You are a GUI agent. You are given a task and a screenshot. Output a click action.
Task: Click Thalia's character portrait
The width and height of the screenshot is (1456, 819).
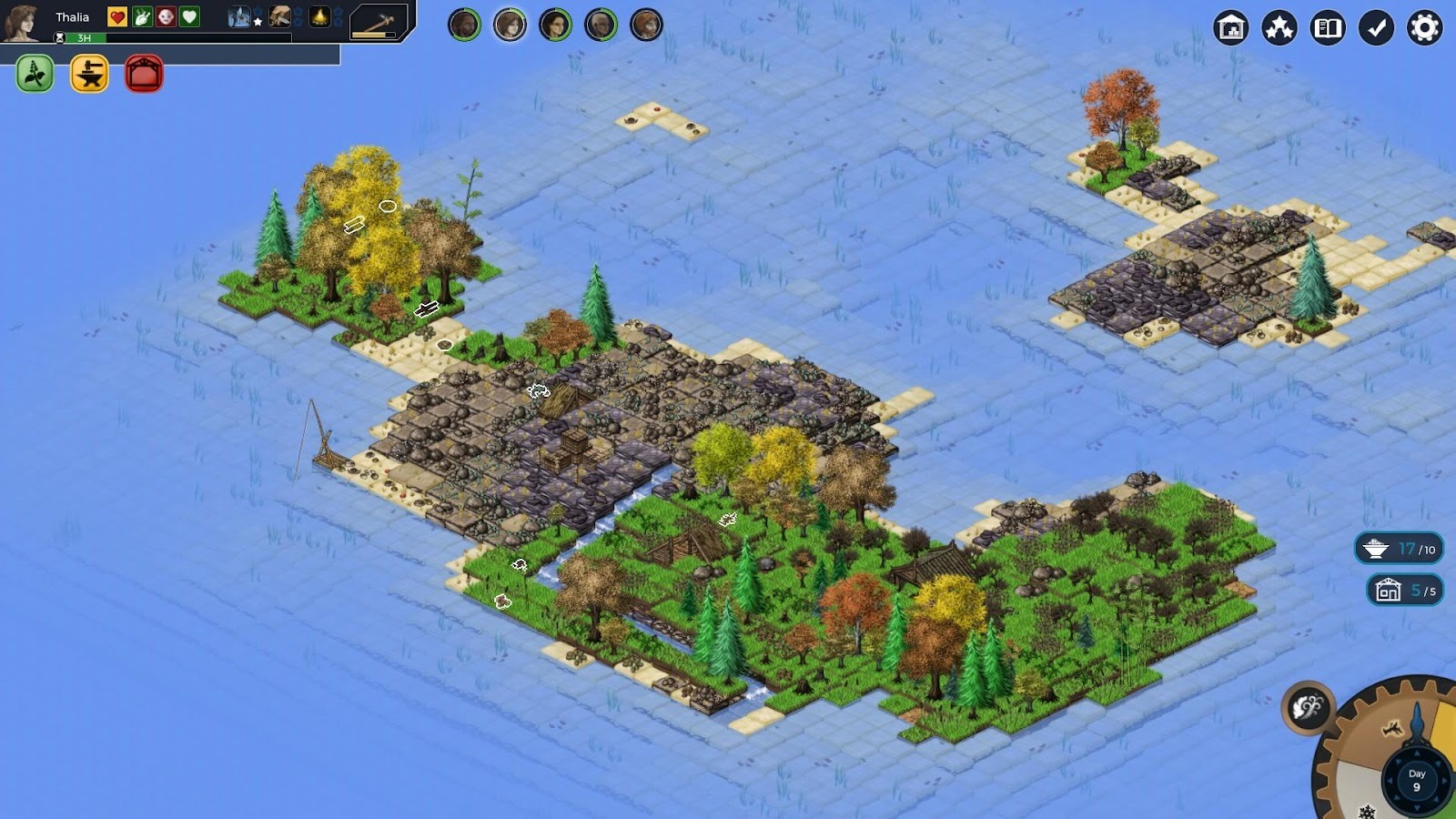(x=21, y=22)
